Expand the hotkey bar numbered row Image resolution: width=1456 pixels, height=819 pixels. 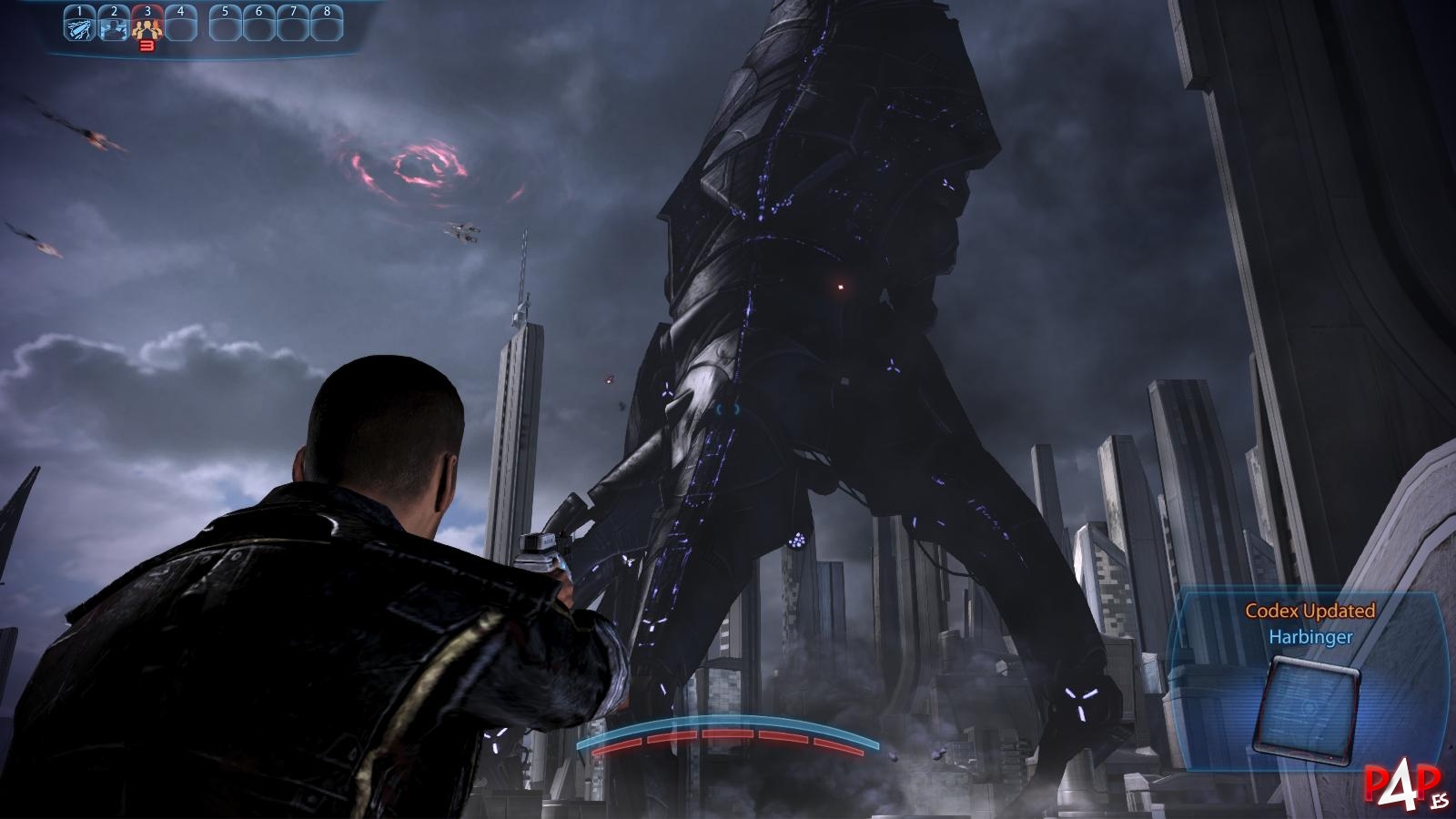[202, 11]
